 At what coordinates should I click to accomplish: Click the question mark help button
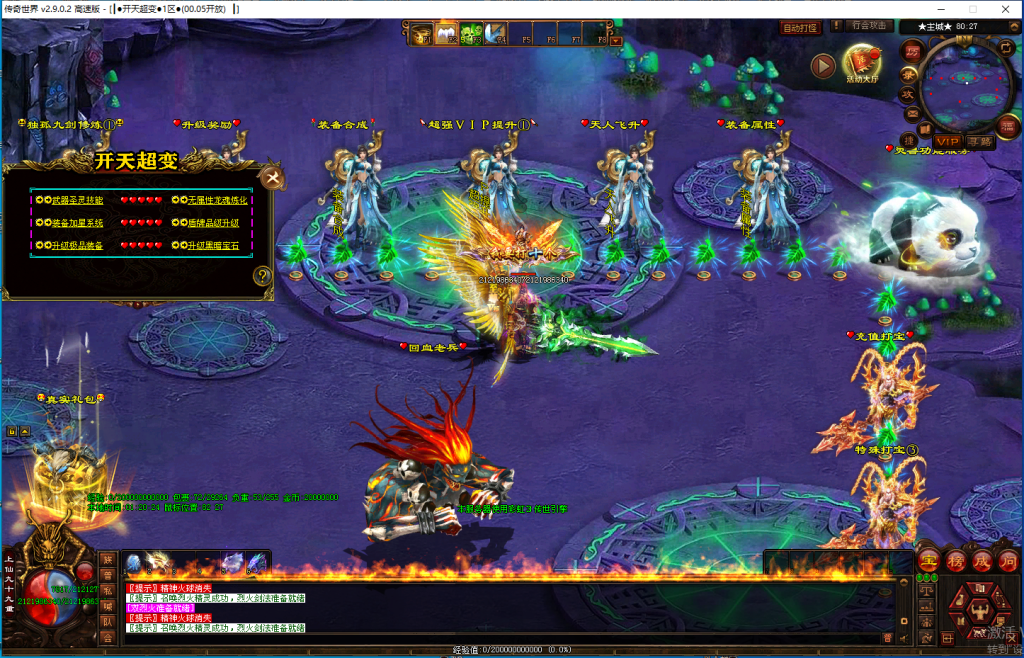pyautogui.click(x=263, y=276)
